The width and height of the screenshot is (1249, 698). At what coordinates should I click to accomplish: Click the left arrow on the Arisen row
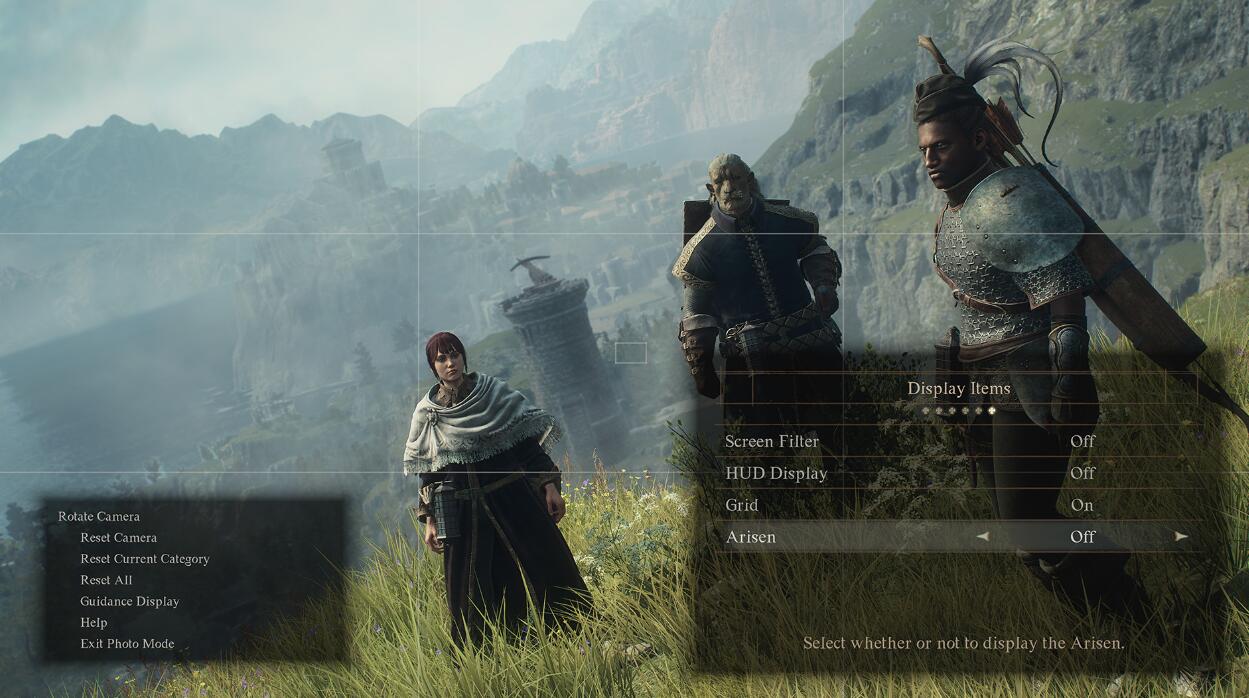click(982, 537)
